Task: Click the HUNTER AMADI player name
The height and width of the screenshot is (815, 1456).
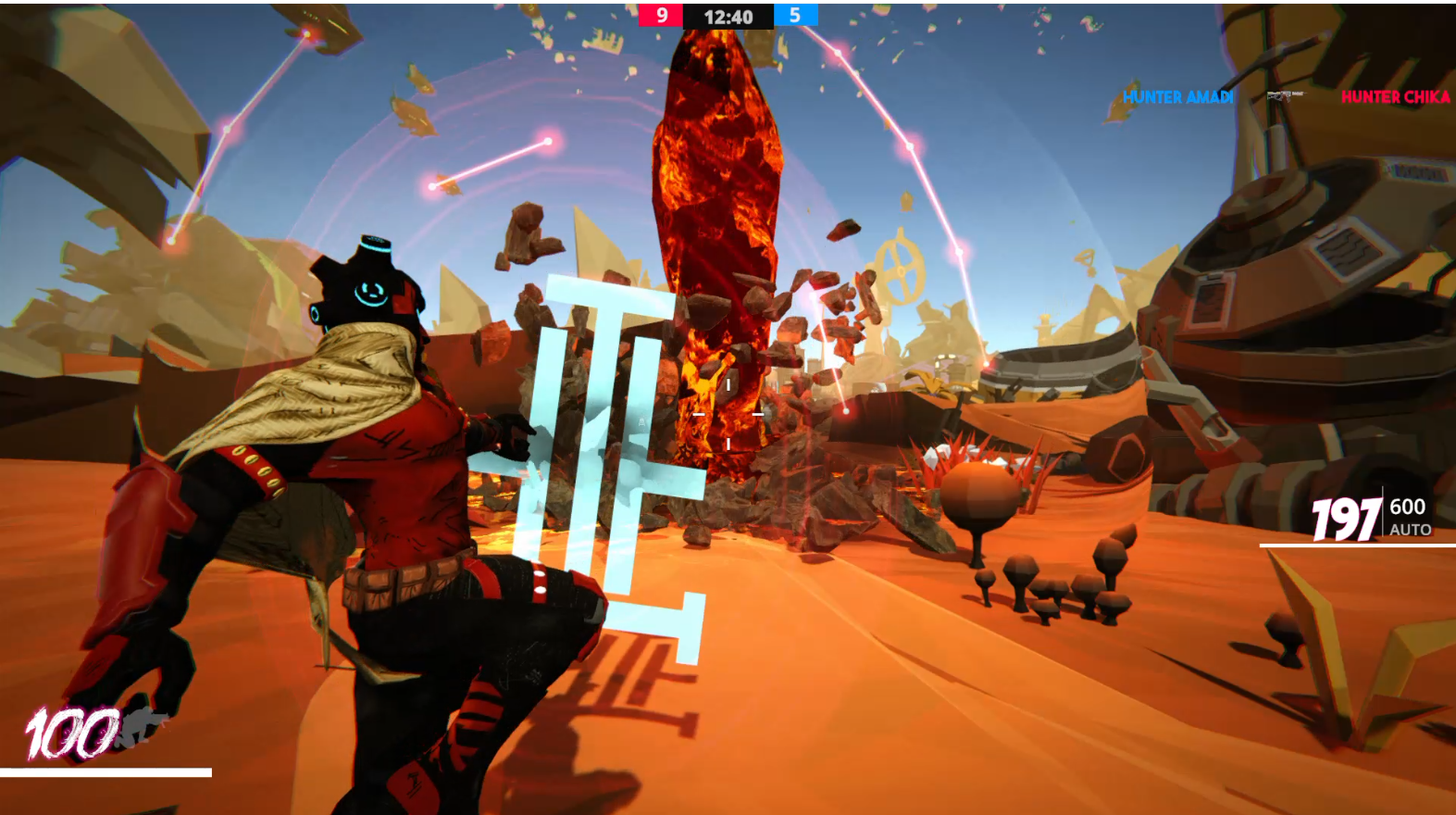Action: coord(1176,95)
